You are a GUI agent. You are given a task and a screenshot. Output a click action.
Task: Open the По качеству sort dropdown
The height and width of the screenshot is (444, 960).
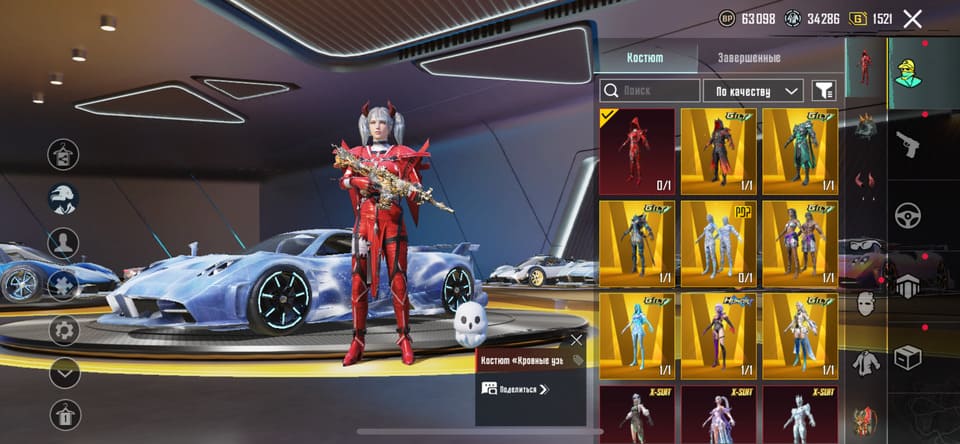coord(753,91)
